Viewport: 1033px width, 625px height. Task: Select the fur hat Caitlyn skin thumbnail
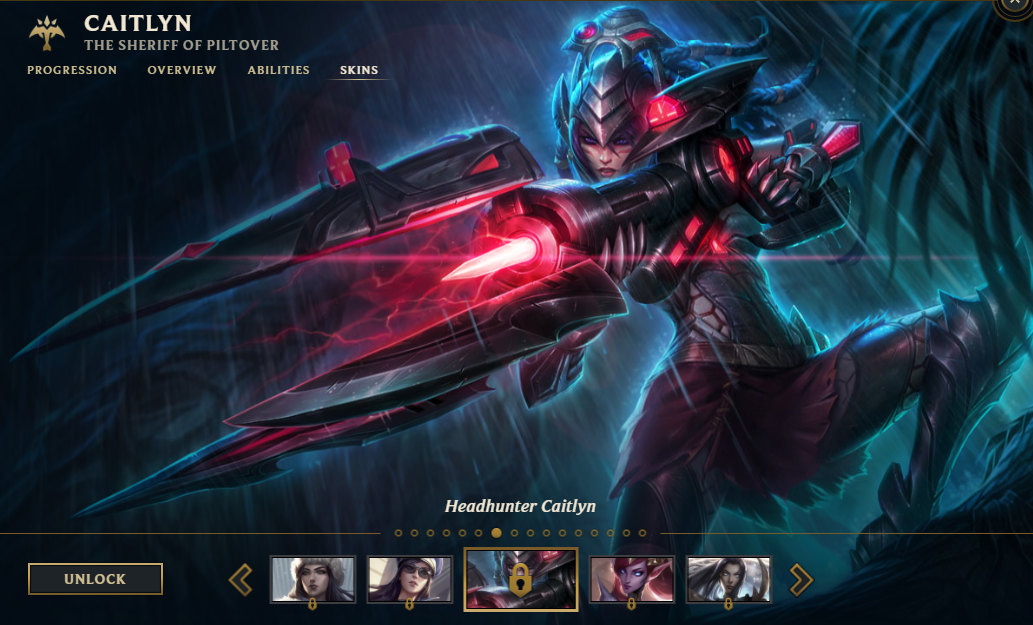click(x=313, y=579)
